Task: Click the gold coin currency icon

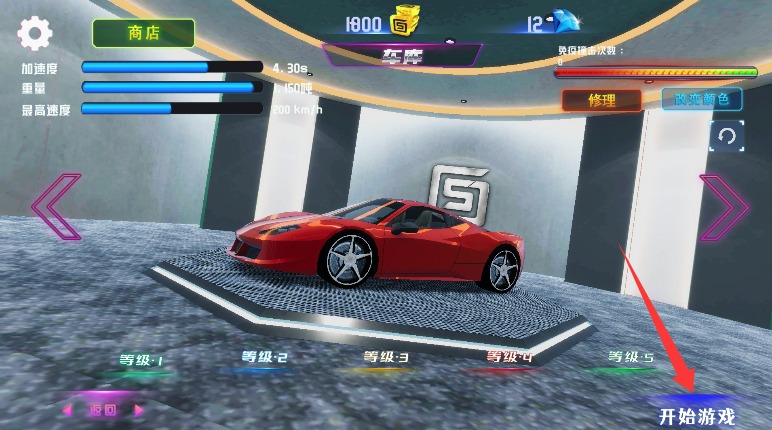Action: coord(403,22)
